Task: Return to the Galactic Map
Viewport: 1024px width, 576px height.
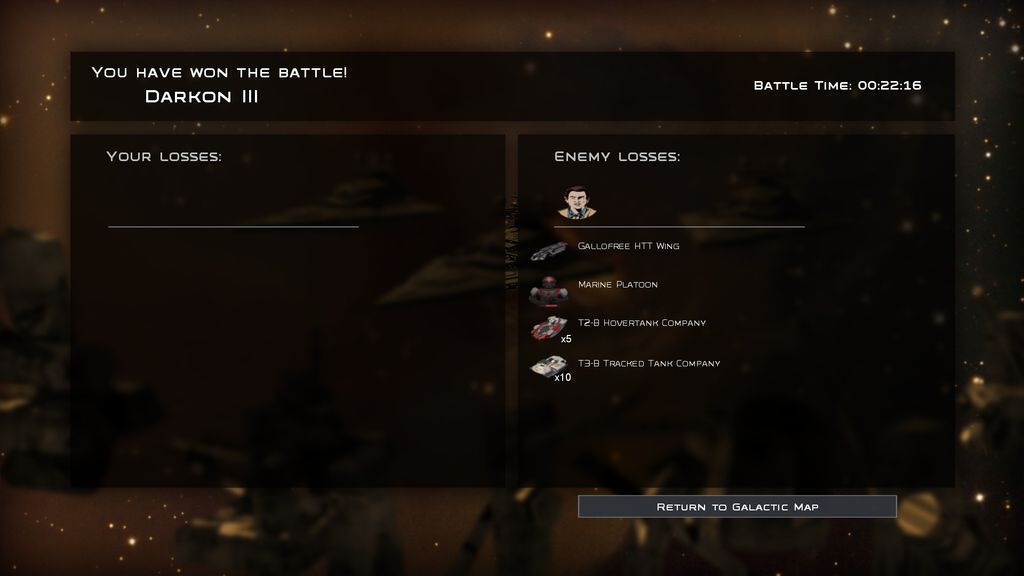Action: click(737, 507)
